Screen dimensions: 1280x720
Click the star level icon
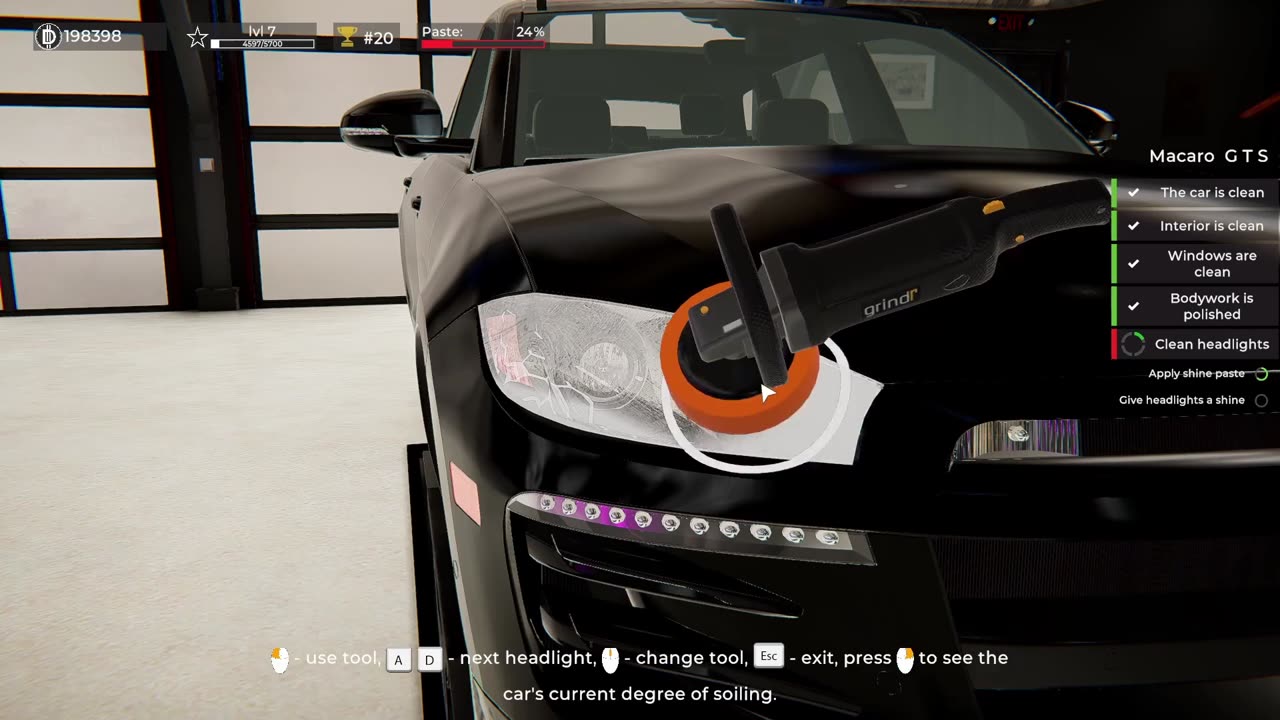pos(197,38)
